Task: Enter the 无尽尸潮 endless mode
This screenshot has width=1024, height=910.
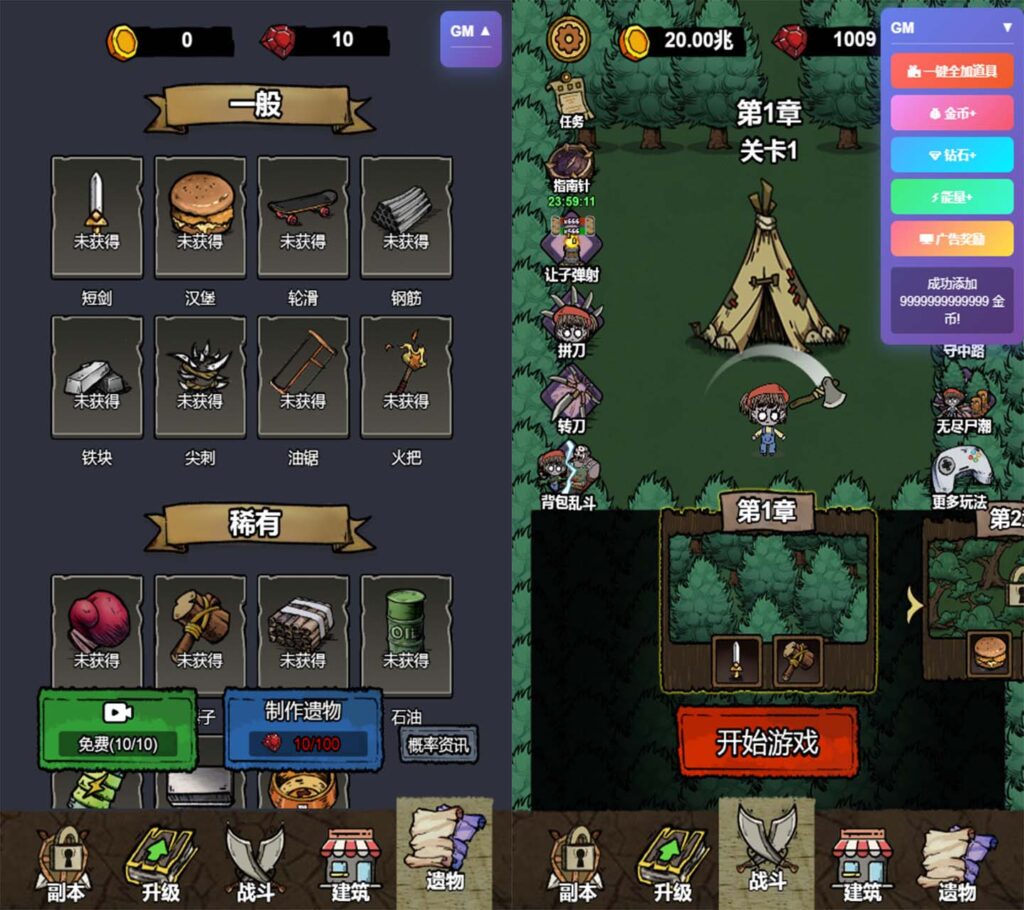Action: (962, 408)
